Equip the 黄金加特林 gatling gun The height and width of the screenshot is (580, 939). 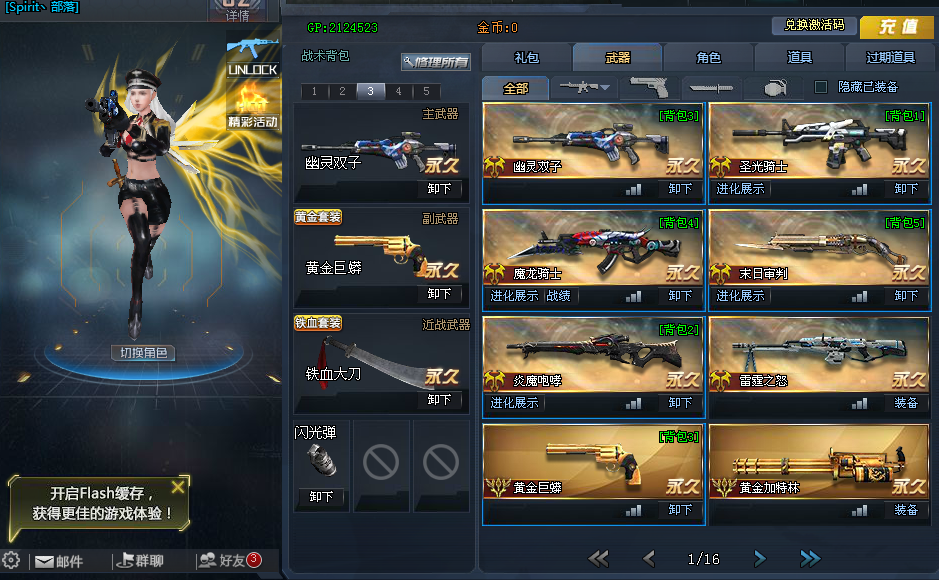[906, 510]
